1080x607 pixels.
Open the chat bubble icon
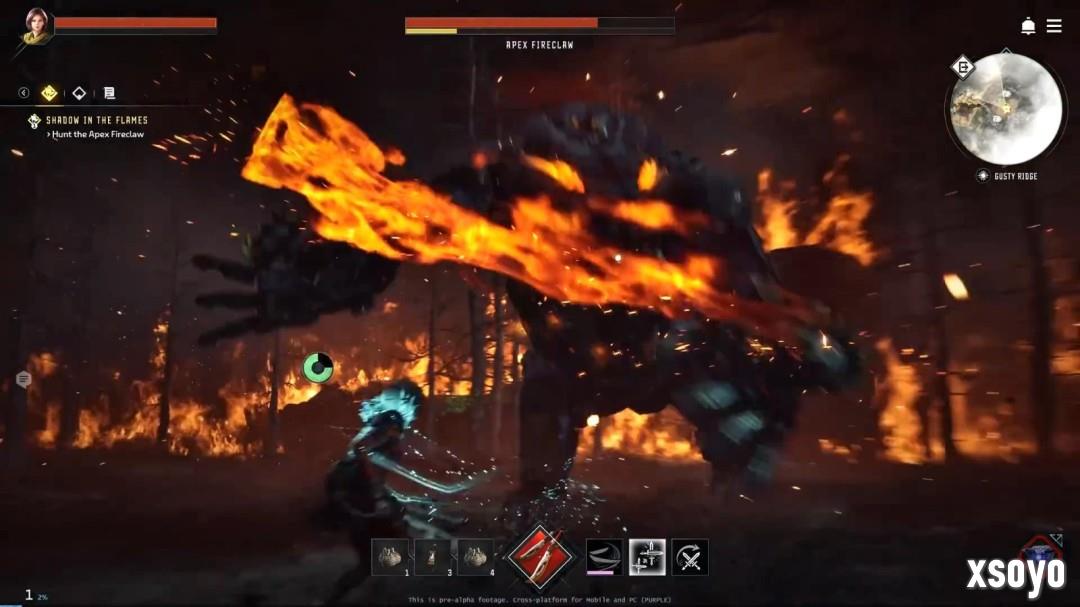tap(23, 379)
